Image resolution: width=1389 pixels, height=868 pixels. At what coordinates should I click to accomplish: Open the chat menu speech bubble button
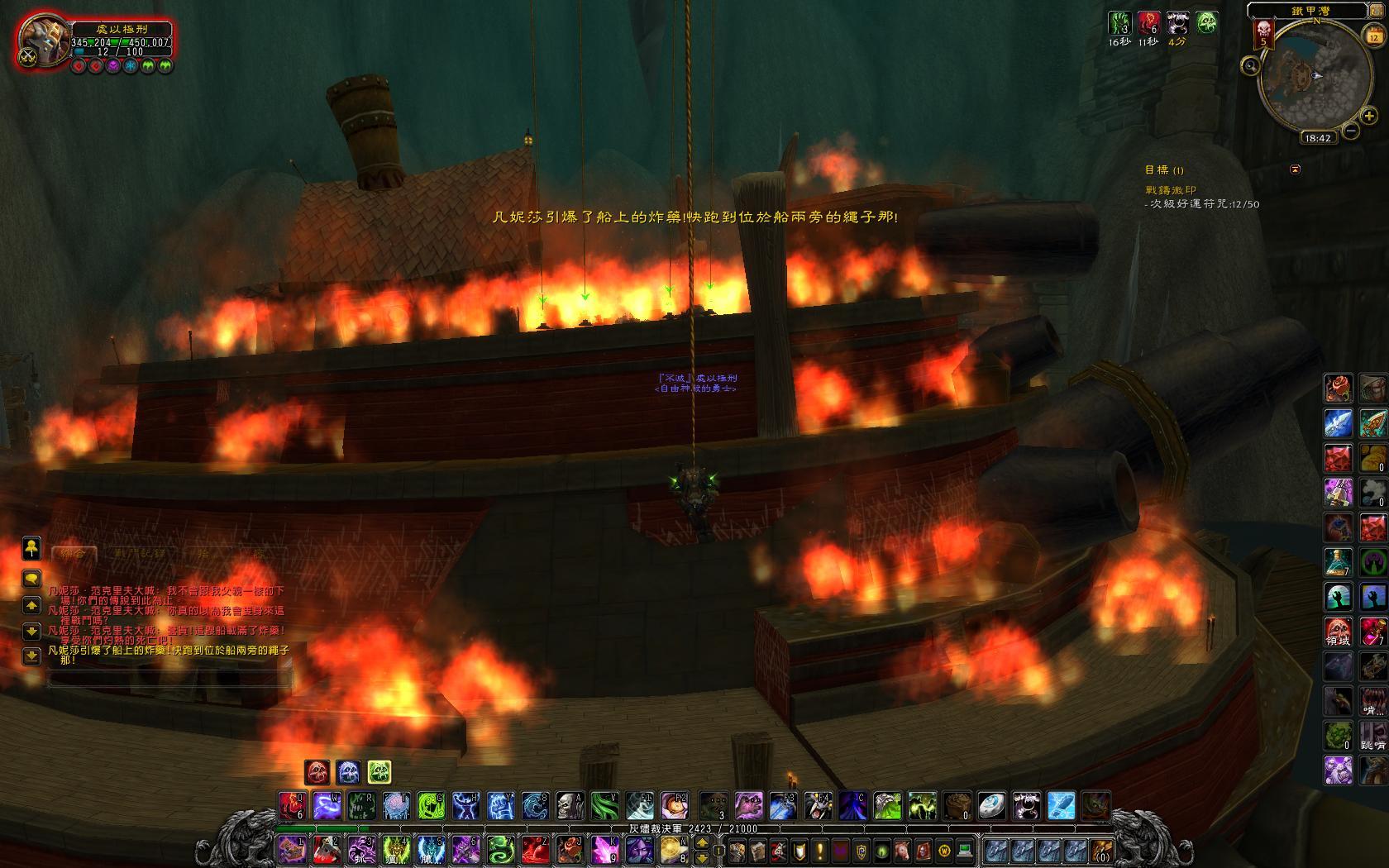31,578
